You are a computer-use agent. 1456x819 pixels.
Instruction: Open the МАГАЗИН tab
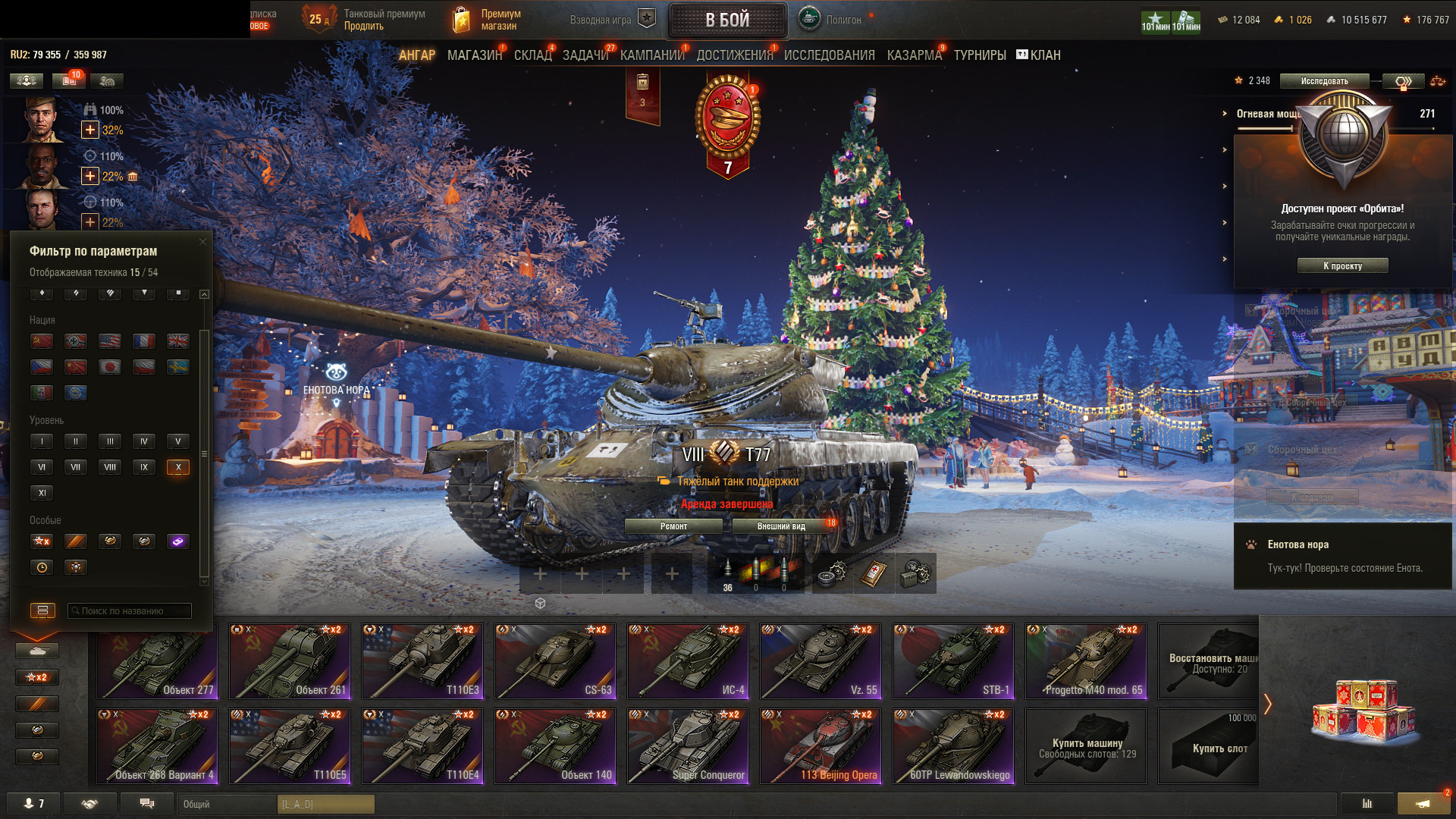click(475, 55)
